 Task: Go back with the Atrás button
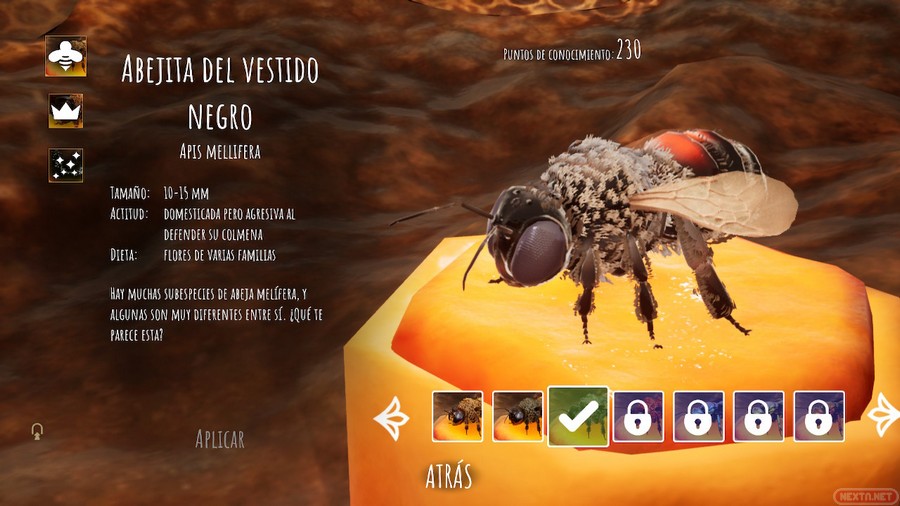[448, 476]
